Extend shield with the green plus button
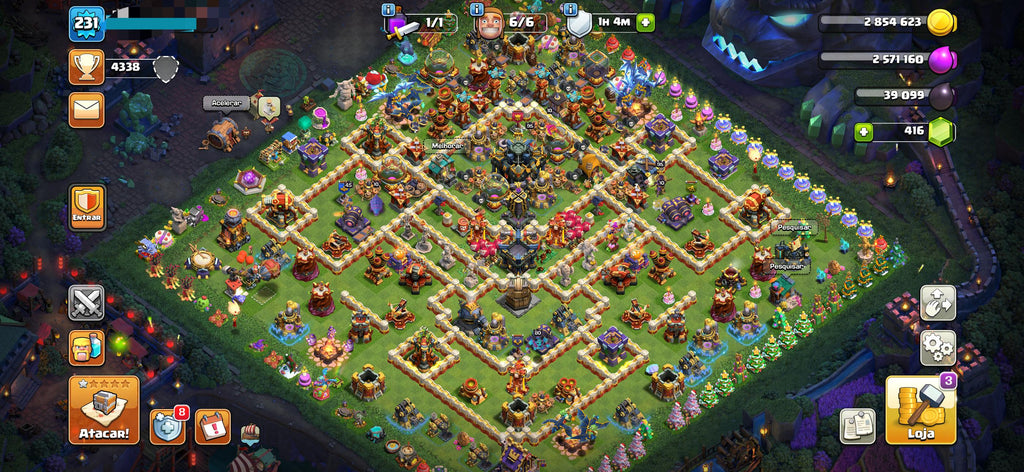The height and width of the screenshot is (472, 1024). click(645, 22)
